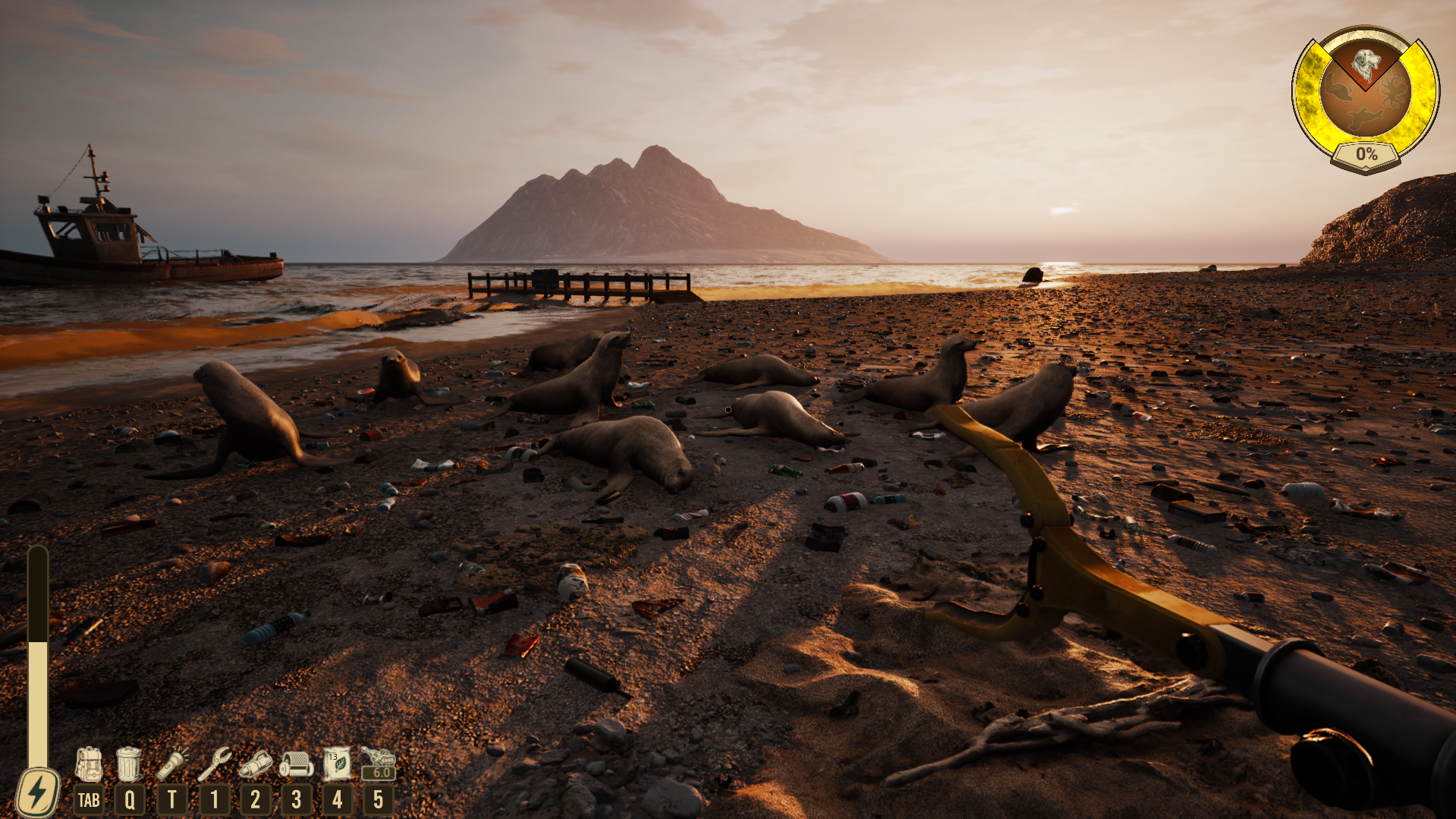
Task: Choose the roller tool slot
Action: tap(296, 764)
